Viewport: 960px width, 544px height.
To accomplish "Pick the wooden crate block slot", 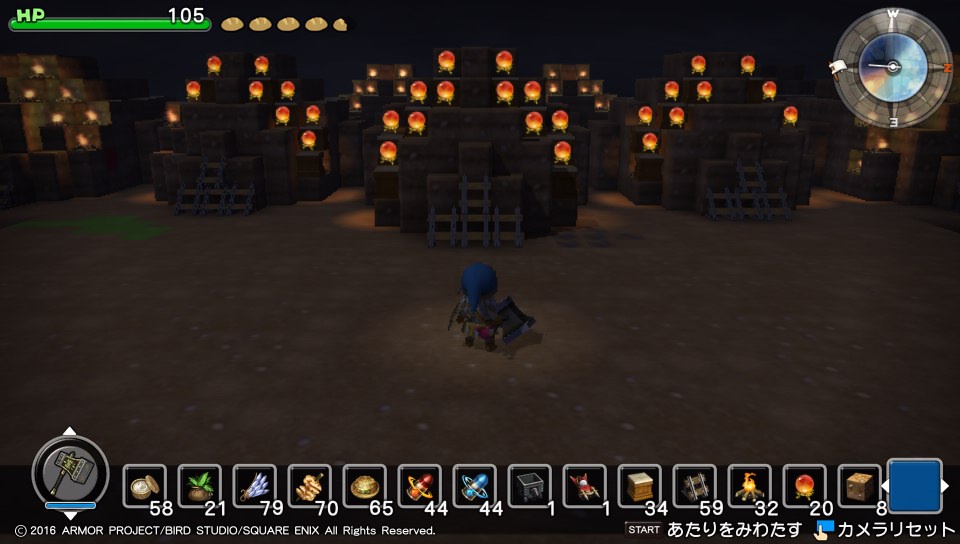I will pyautogui.click(x=640, y=487).
